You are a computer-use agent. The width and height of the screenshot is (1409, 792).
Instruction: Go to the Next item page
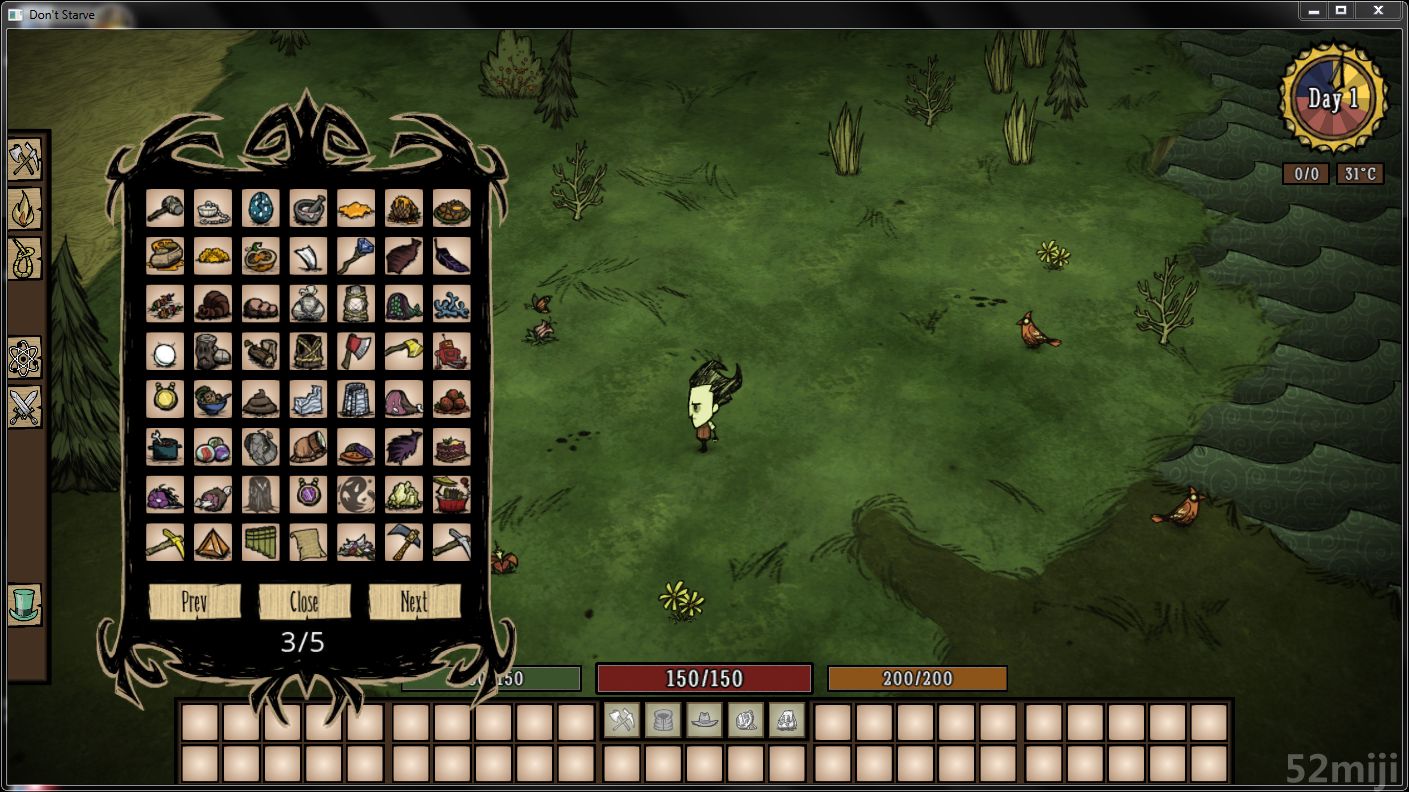tap(414, 602)
